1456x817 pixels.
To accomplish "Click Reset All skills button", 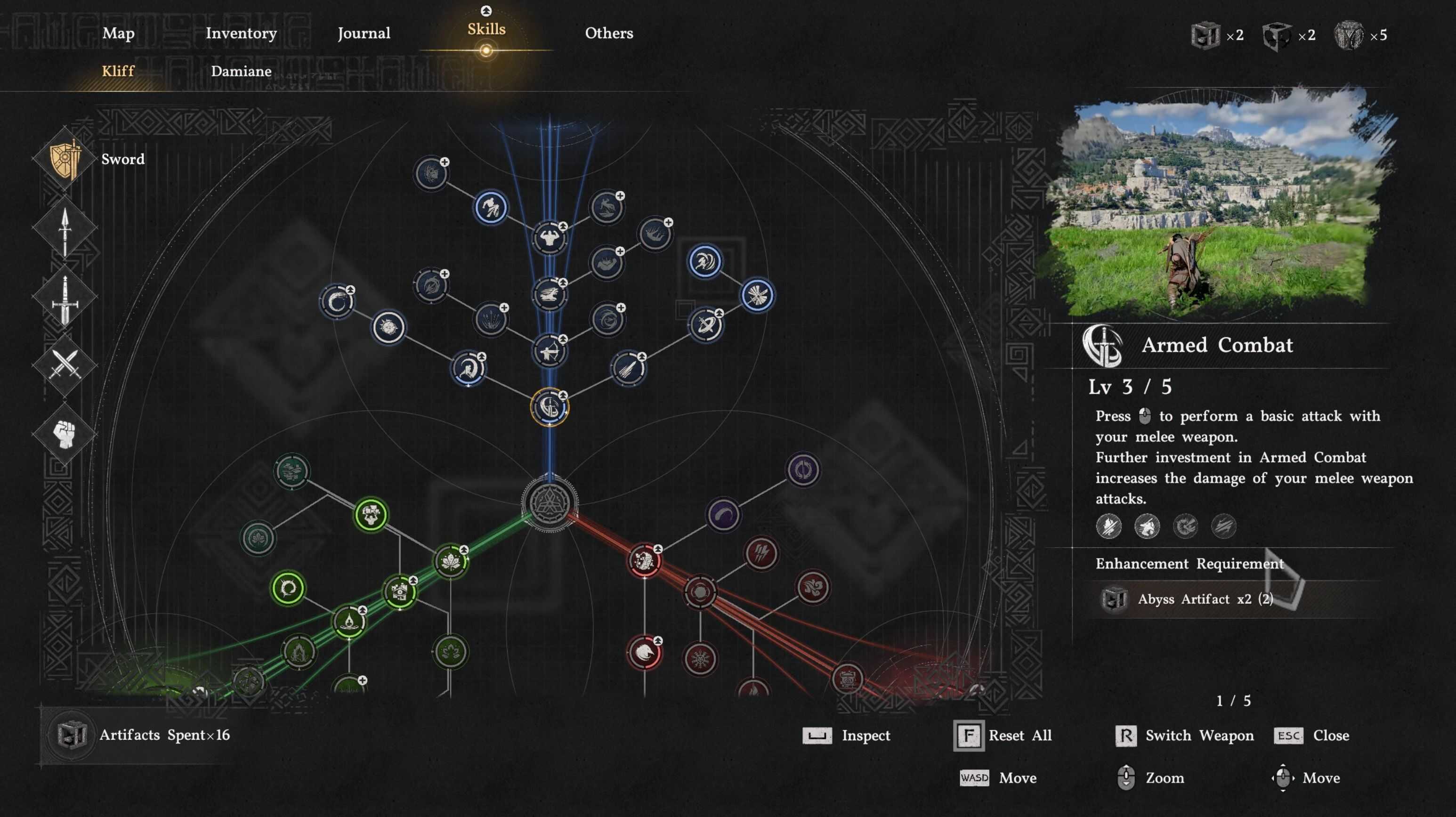I will pyautogui.click(x=1003, y=736).
